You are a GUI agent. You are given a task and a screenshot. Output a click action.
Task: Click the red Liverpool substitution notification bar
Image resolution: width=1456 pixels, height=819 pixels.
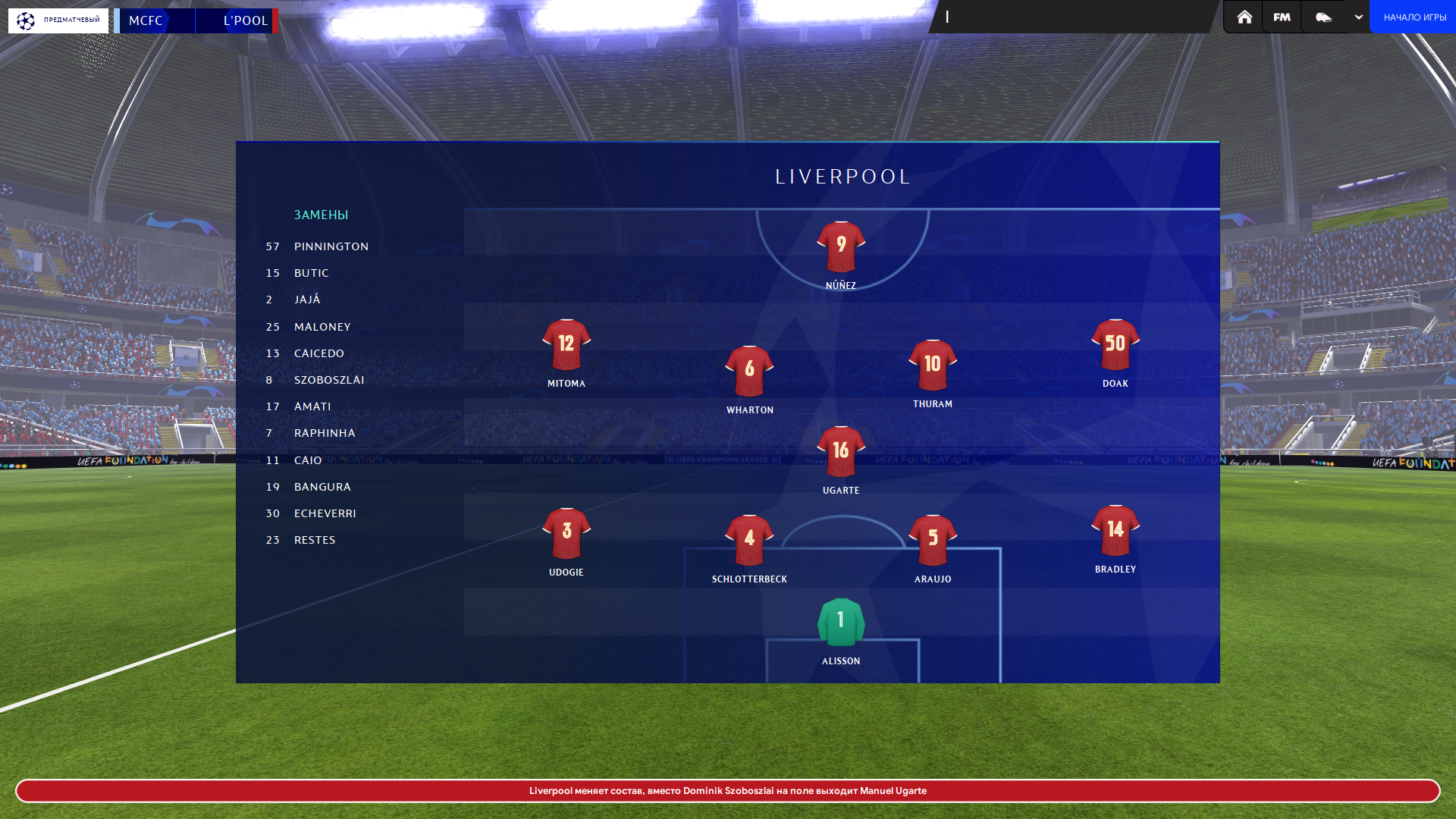click(728, 791)
